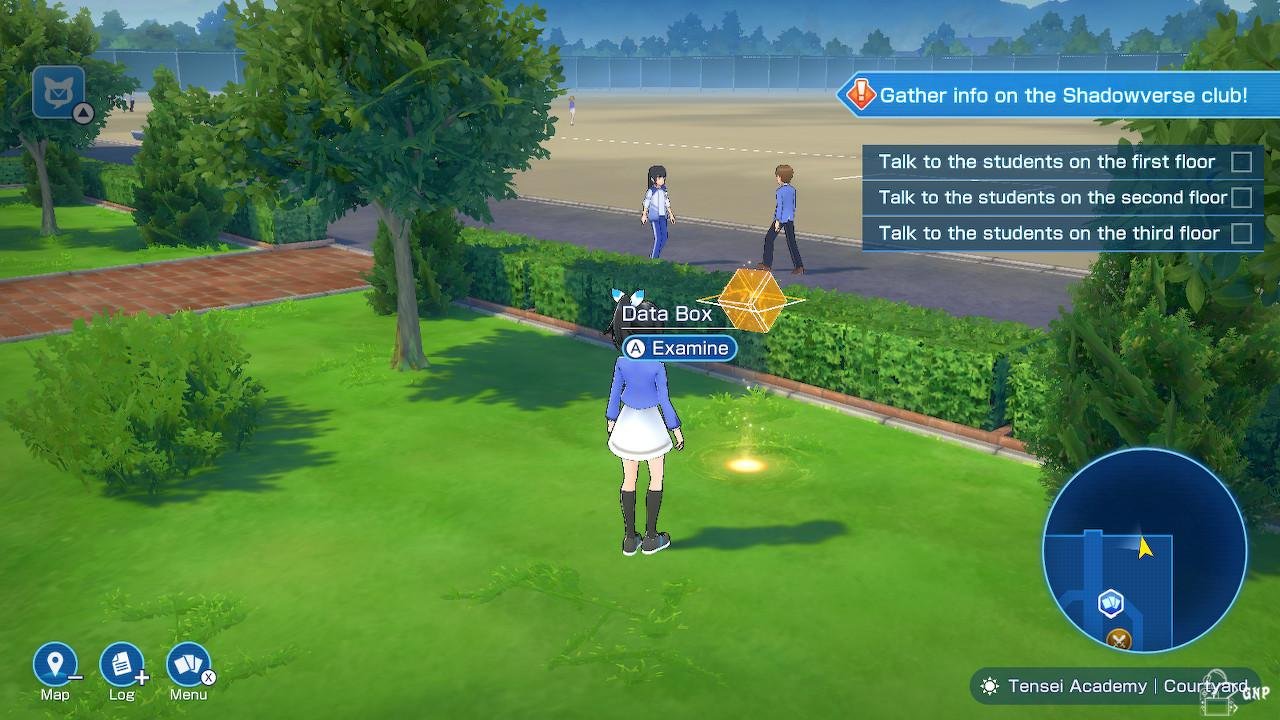Screen dimensions: 1280x720
Task: Select the third floor objective row
Action: 1062,234
